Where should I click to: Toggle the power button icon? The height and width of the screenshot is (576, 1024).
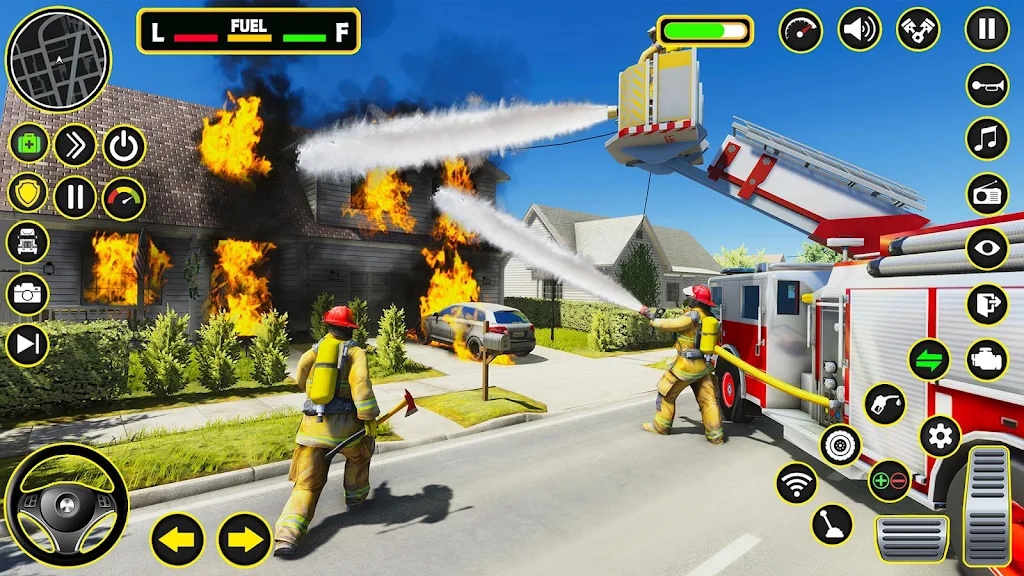click(124, 146)
